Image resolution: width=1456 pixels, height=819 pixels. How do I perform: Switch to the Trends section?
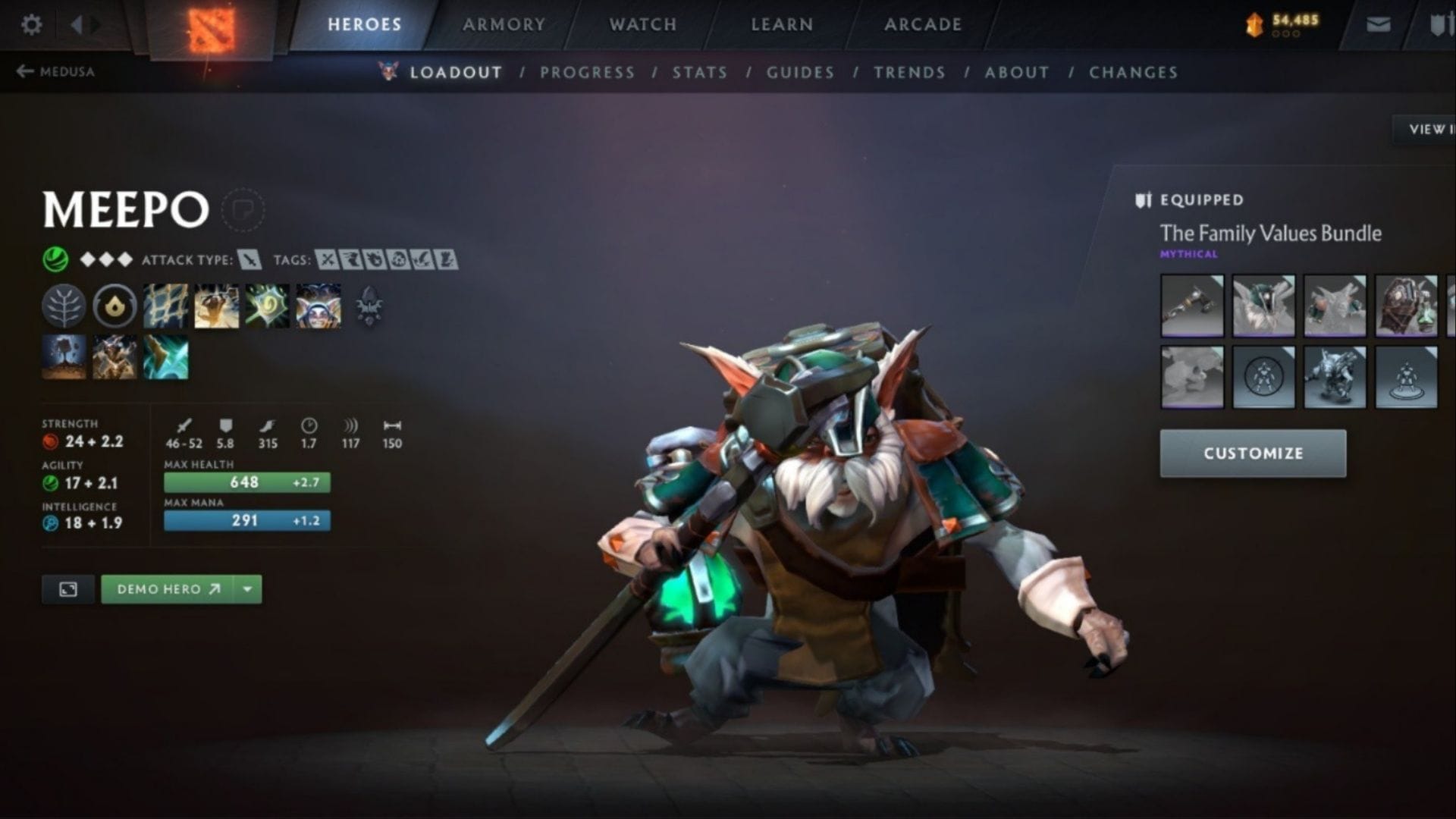(909, 72)
